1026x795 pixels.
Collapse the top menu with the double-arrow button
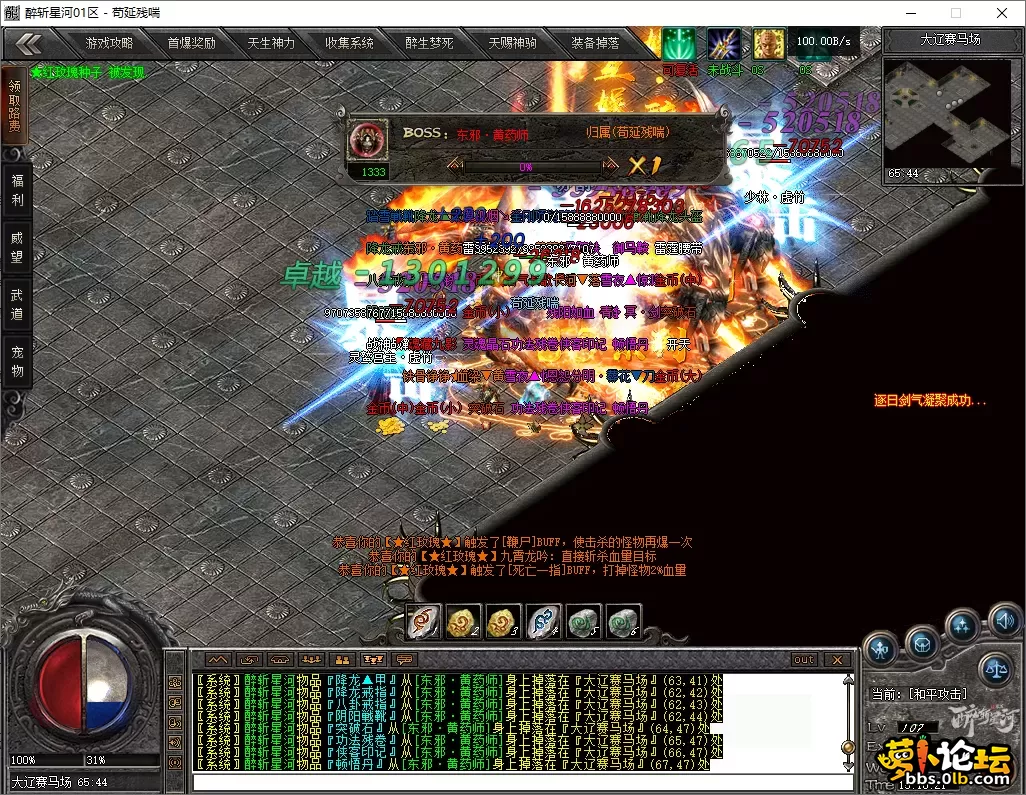[x=29, y=43]
